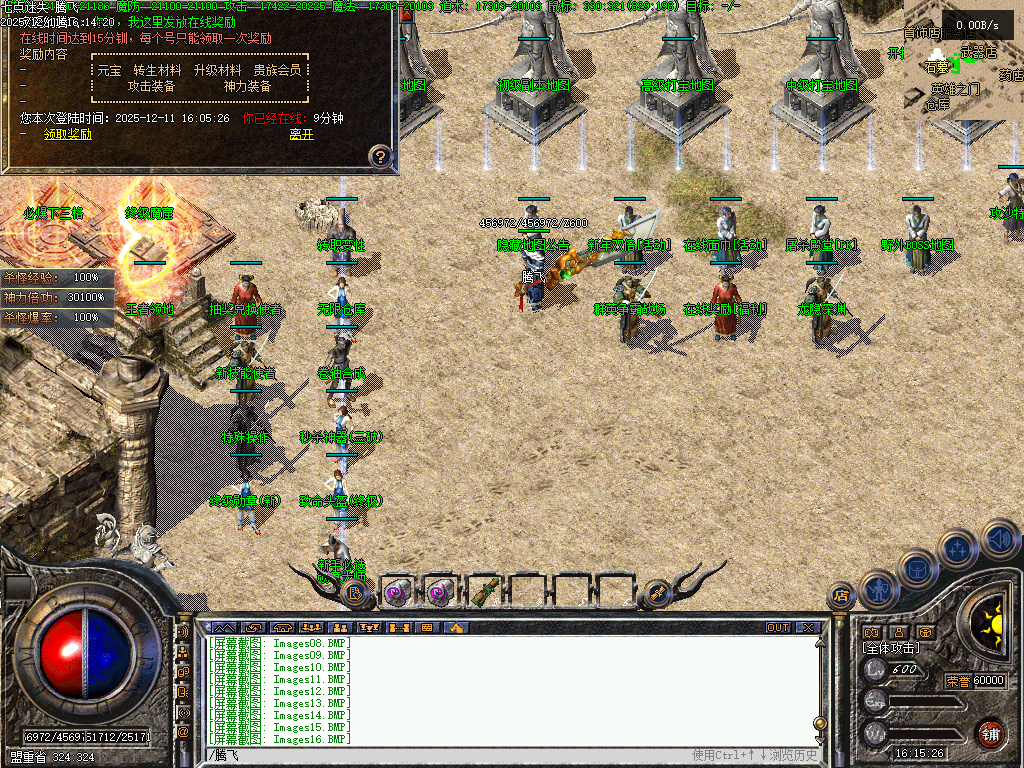Toggle the 全体攻击 attack mode label

click(x=892, y=648)
